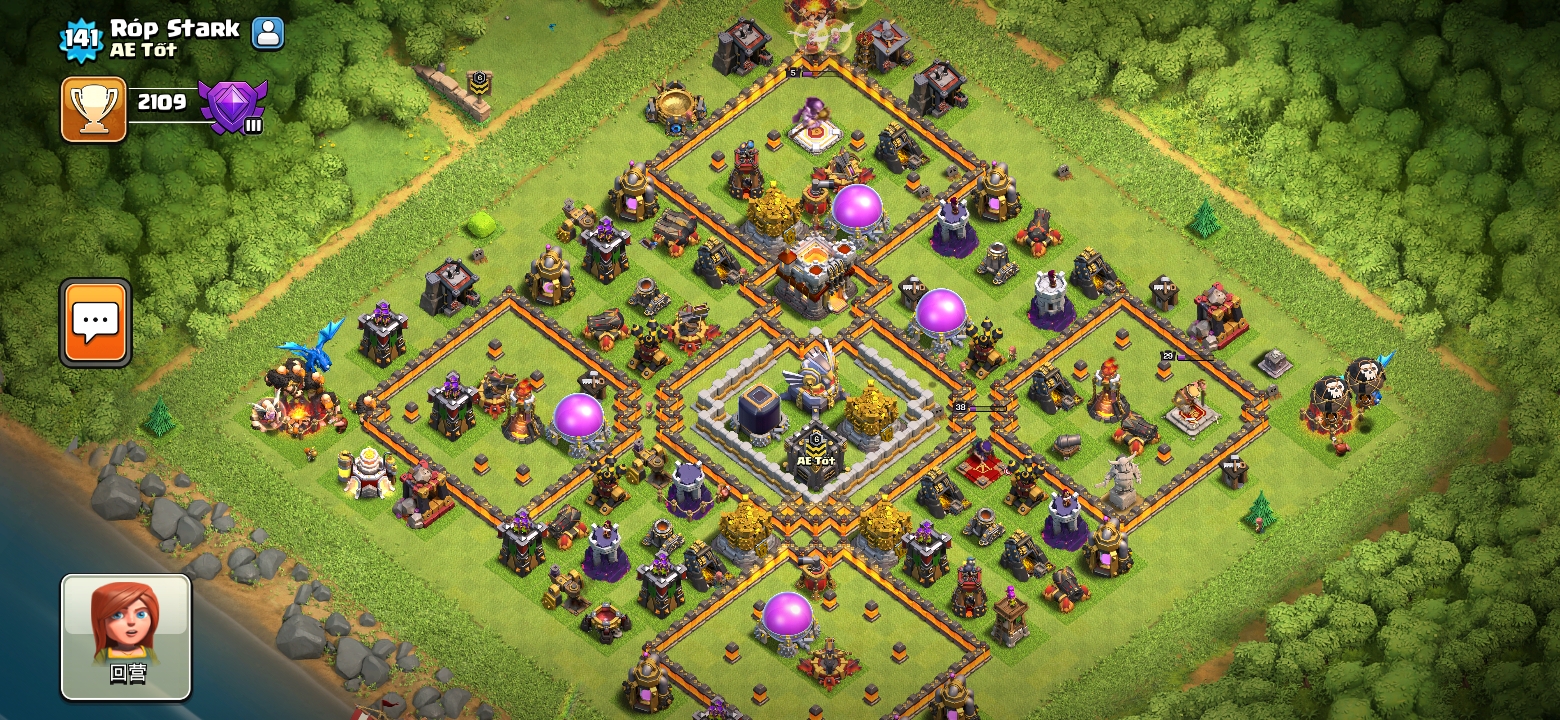1560x720 pixels.
Task: Open the player profile icon beside Róp Stark
Action: 267,33
